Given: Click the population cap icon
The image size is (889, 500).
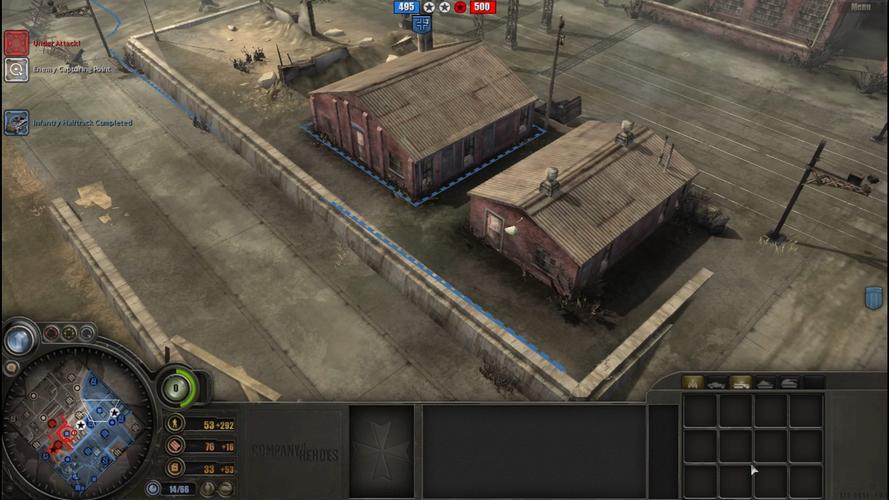Looking at the screenshot, I should click(x=153, y=489).
